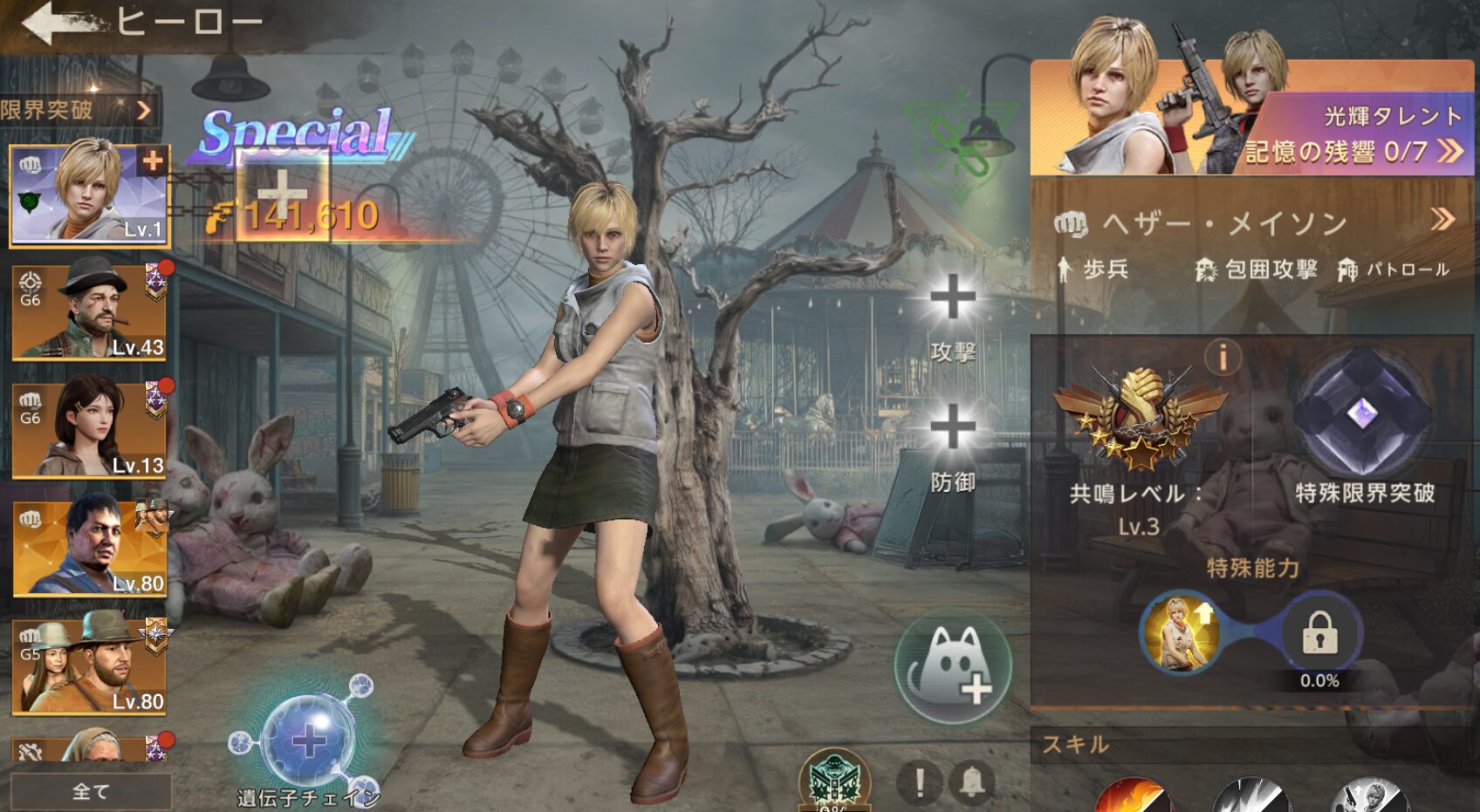Viewport: 1480px width, 812px height.
Task: Tap the locked 特殊能力 padlock
Action: coord(1319,634)
